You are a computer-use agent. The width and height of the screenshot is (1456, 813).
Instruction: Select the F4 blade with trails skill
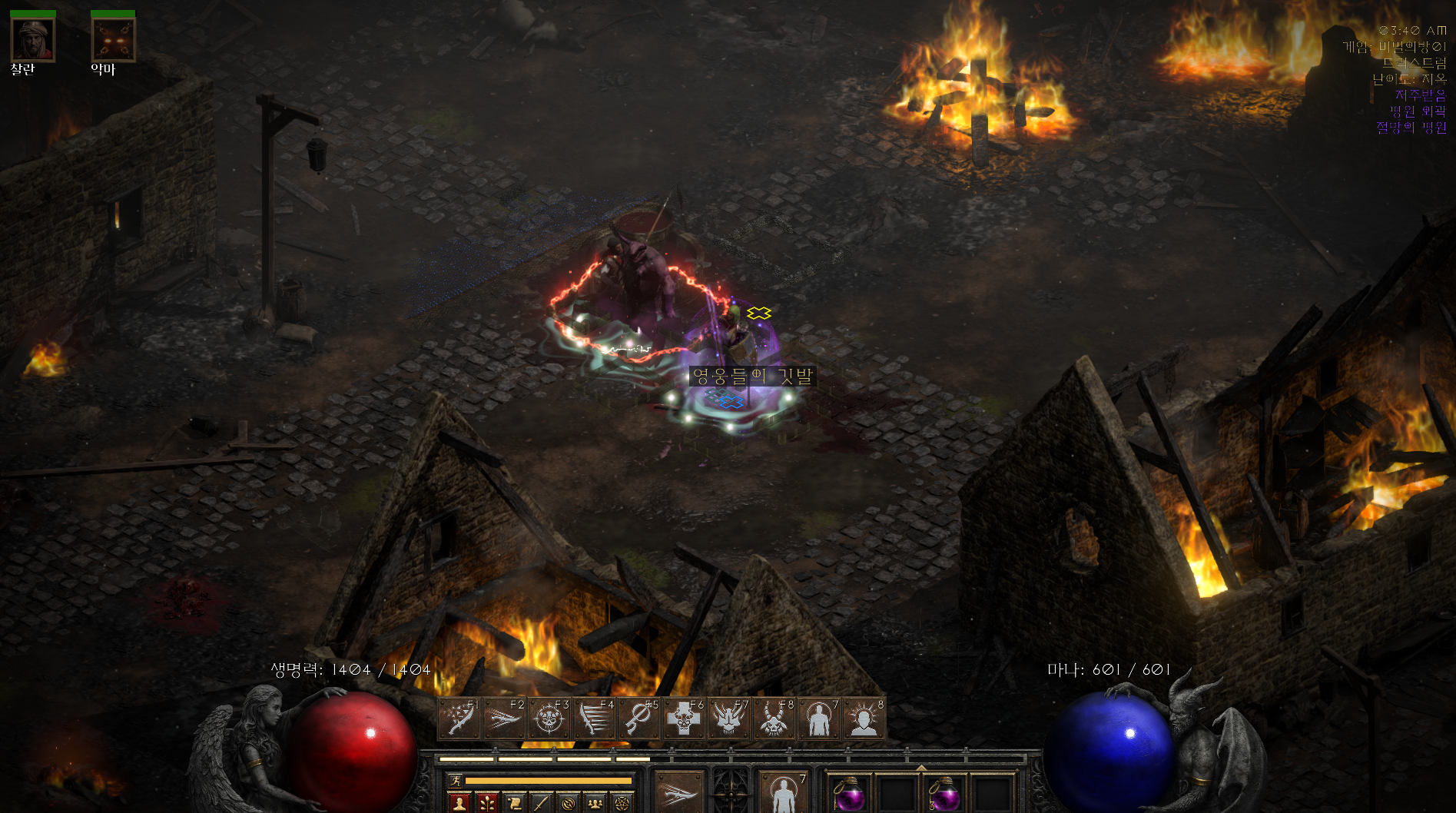(595, 719)
